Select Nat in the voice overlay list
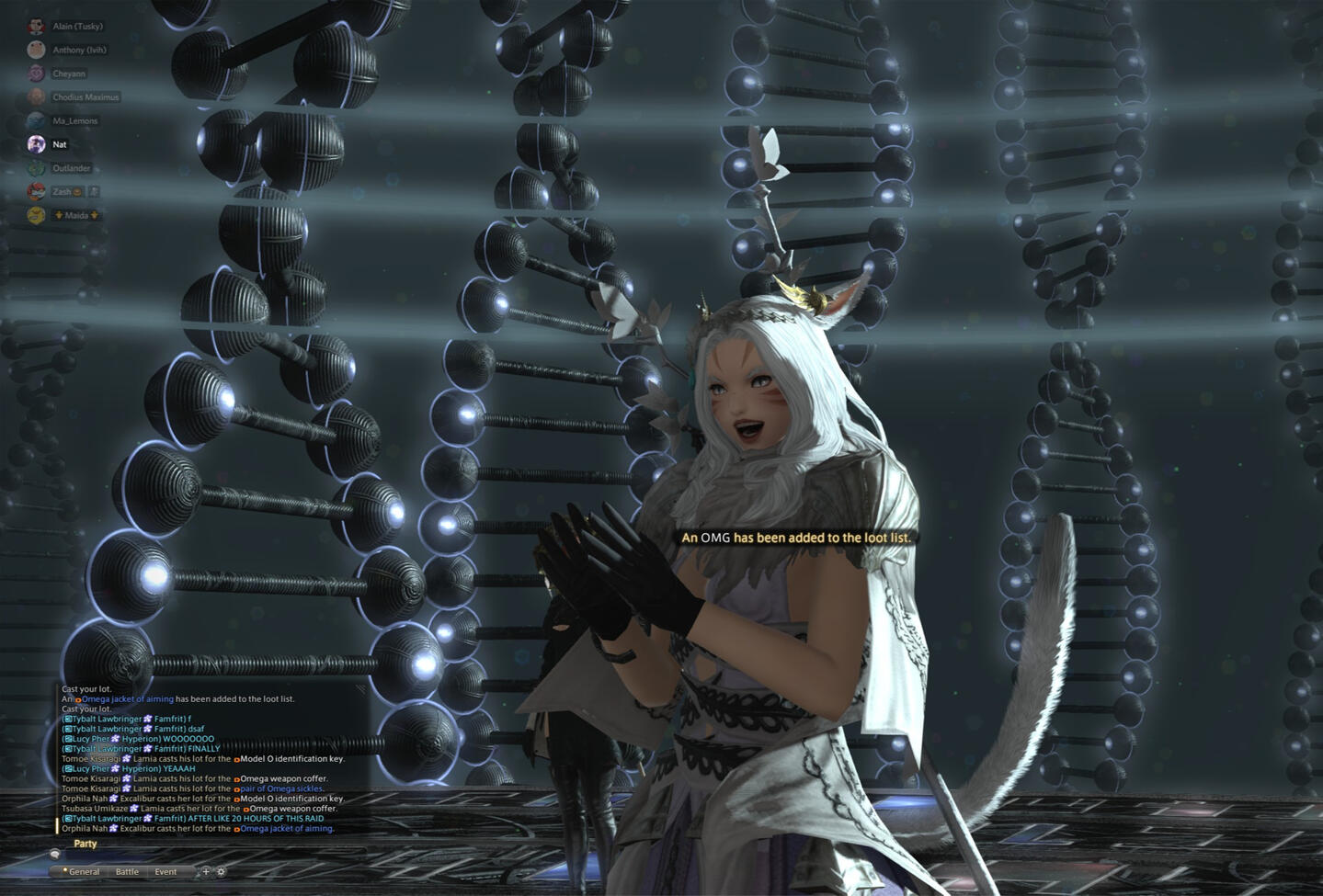 point(59,144)
